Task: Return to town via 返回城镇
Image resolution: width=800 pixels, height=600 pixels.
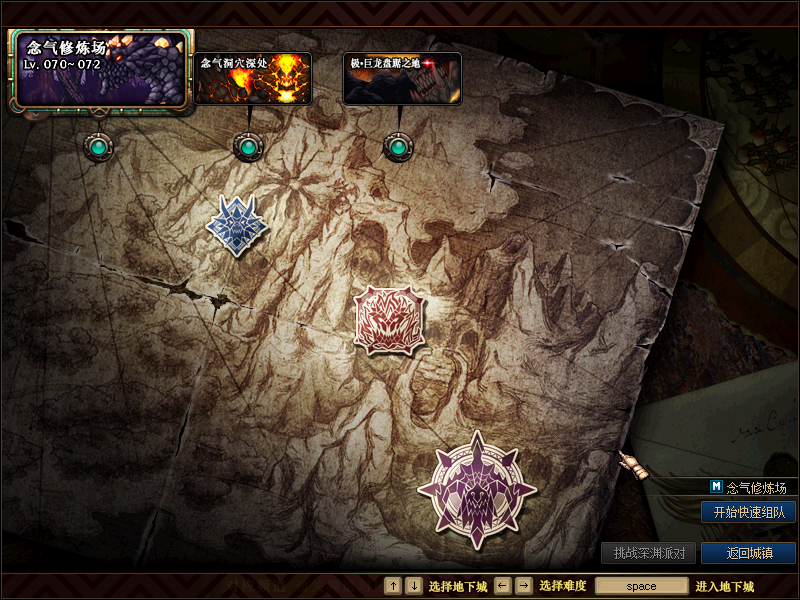Action: (748, 553)
